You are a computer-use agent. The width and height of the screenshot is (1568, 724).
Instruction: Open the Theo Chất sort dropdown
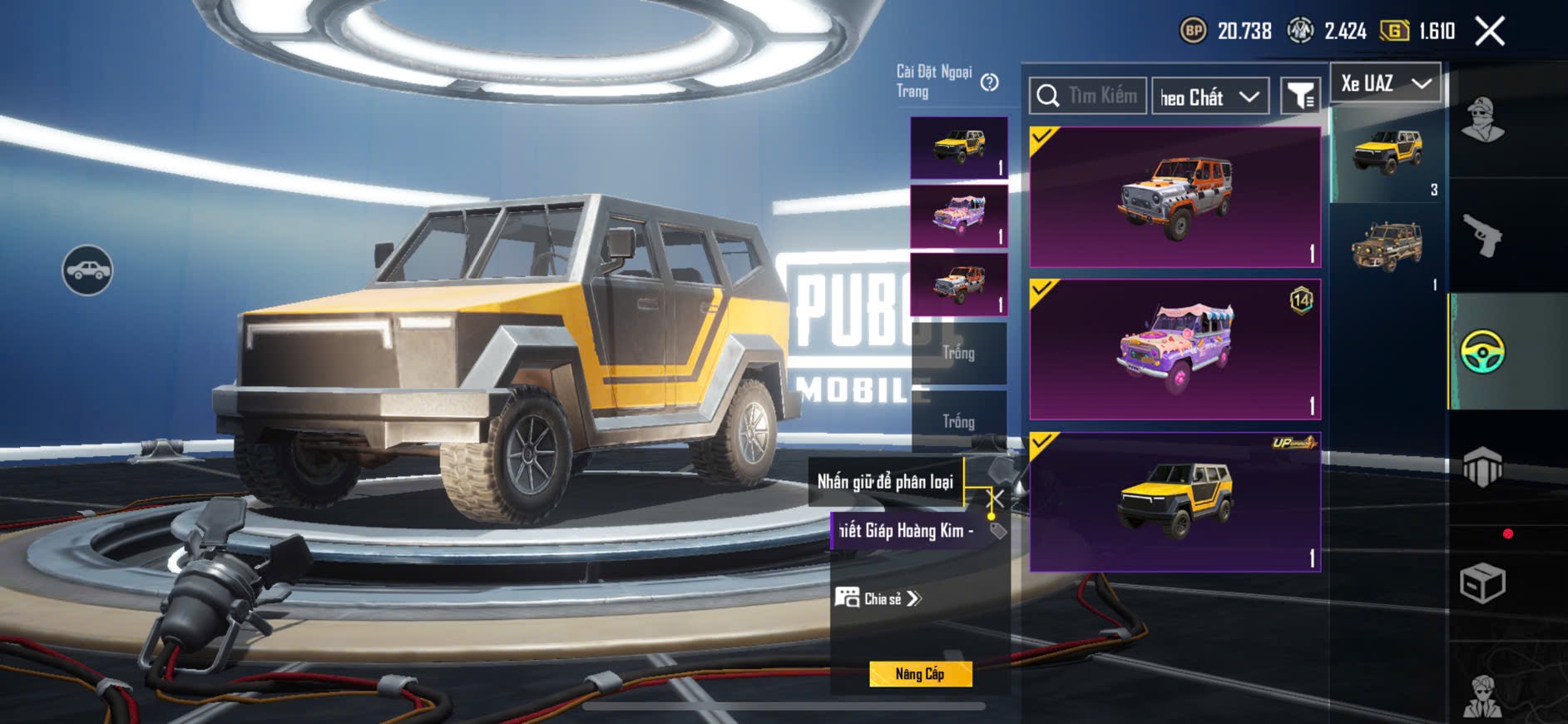1210,97
